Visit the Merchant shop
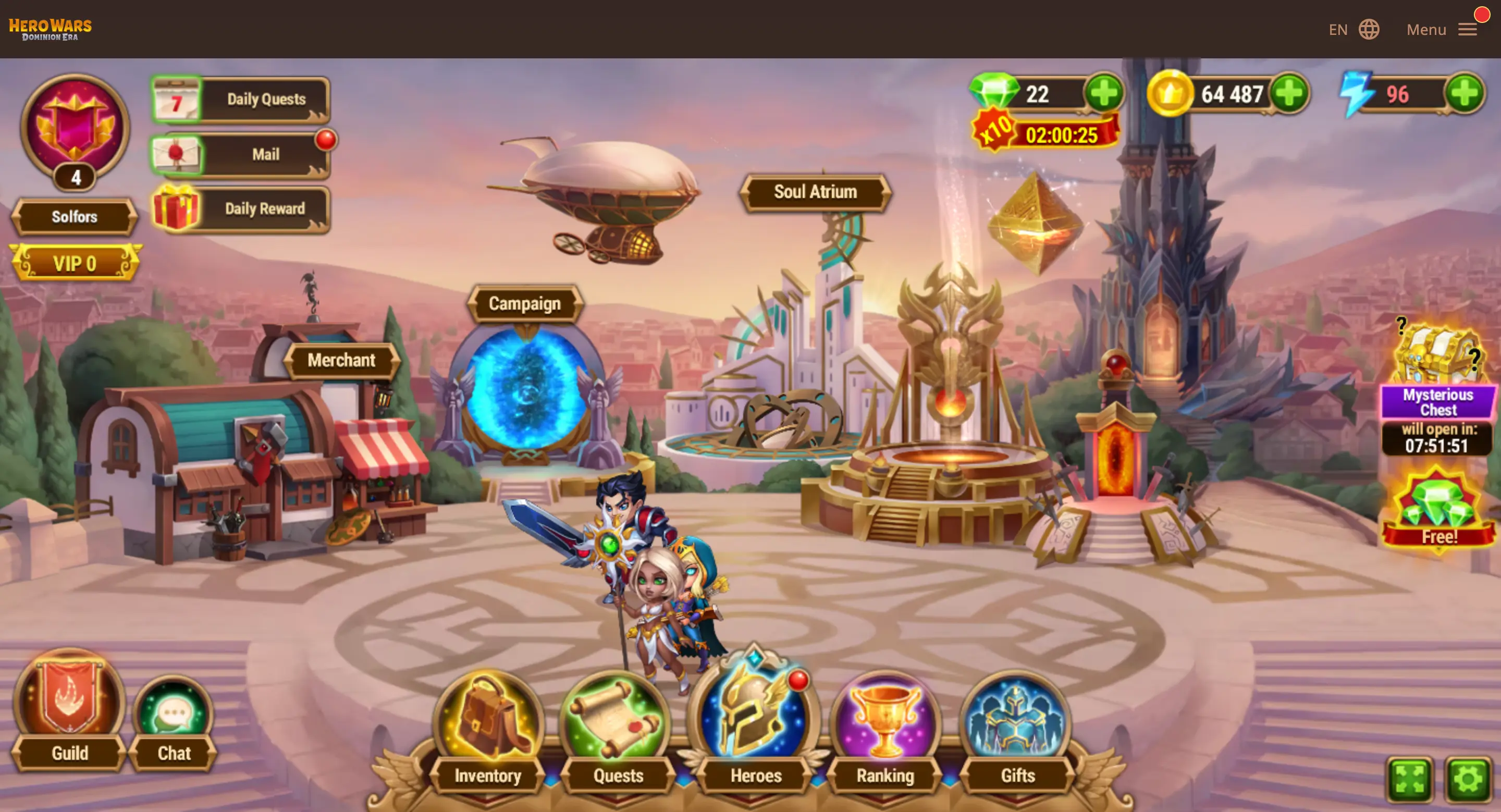 [341, 360]
